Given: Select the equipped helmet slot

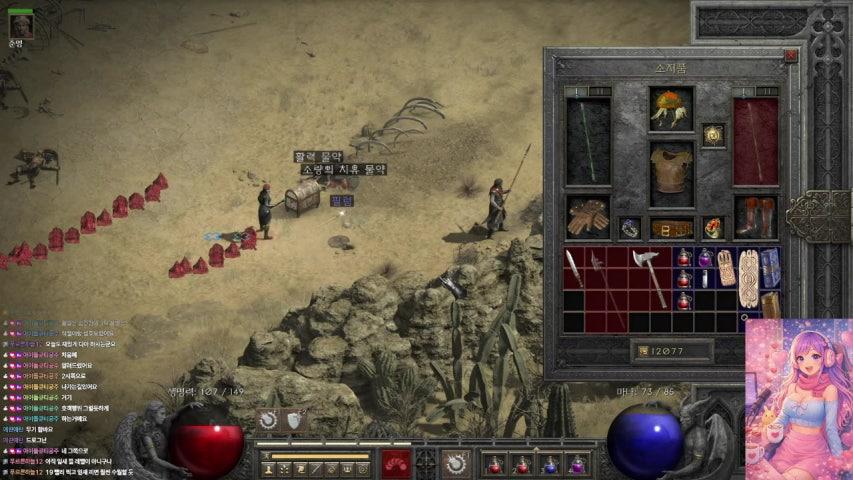Looking at the screenshot, I should (x=671, y=108).
